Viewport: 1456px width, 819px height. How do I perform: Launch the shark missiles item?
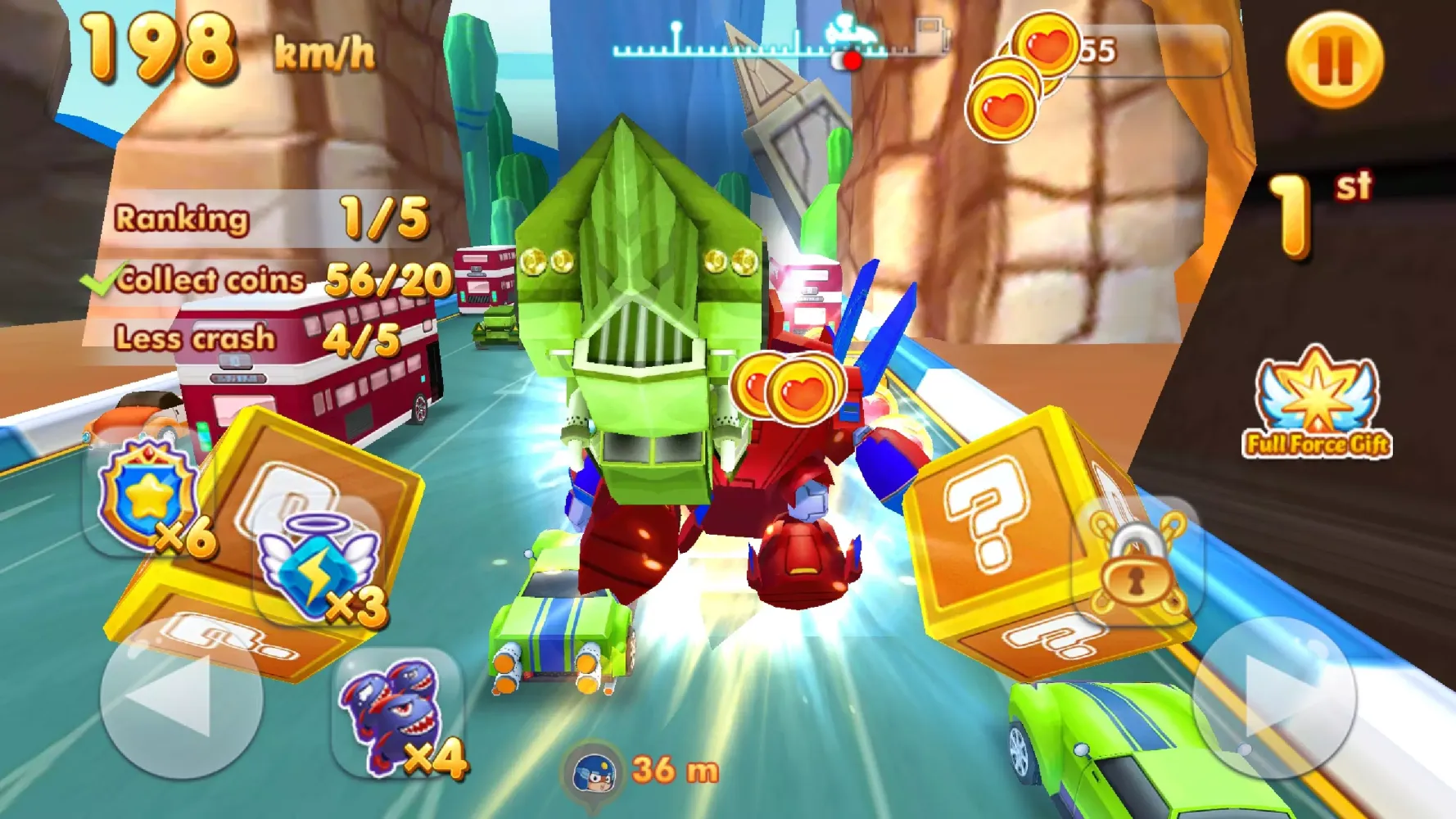[x=398, y=714]
